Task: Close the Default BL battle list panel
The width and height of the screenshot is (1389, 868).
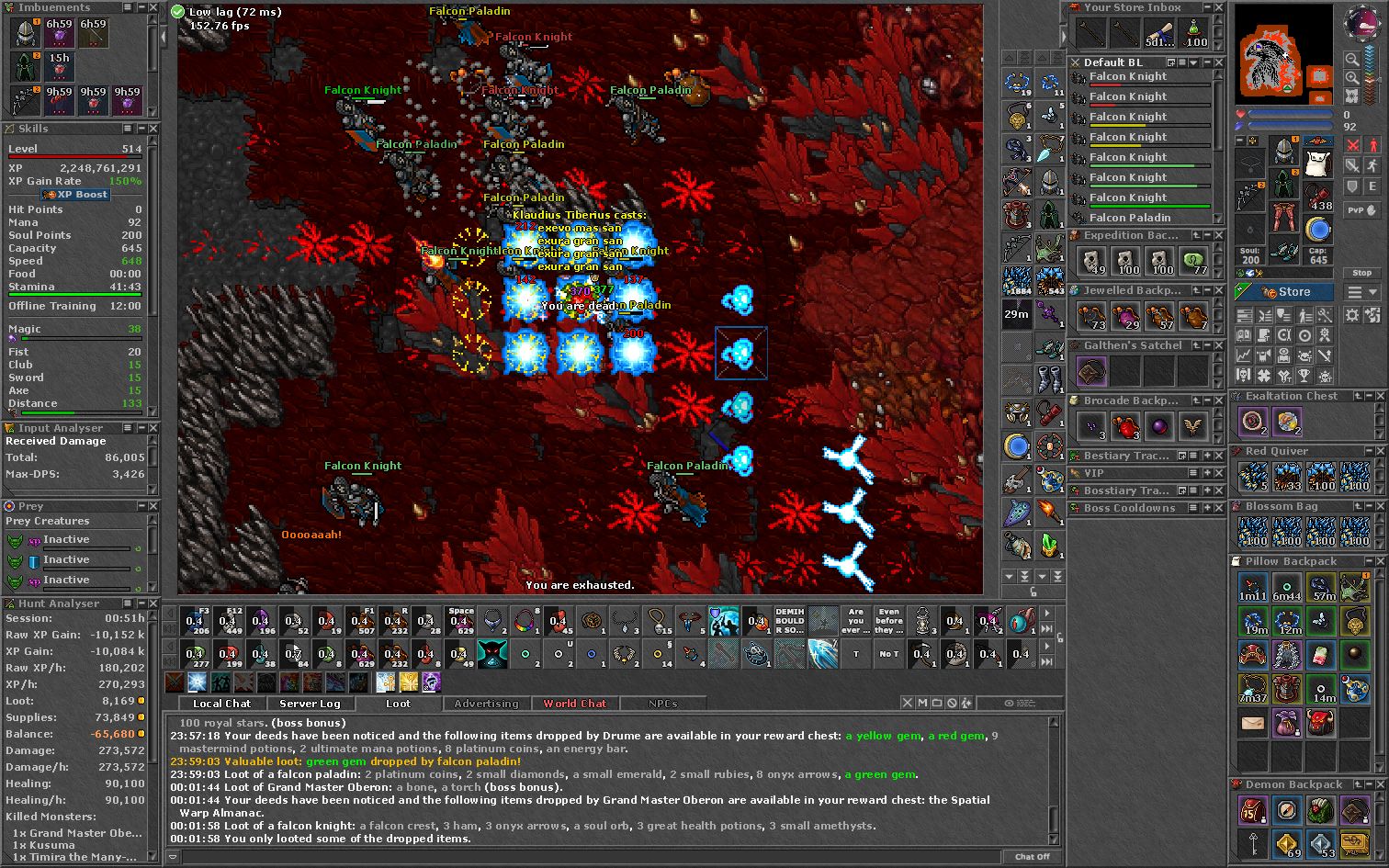Action: (x=1219, y=62)
